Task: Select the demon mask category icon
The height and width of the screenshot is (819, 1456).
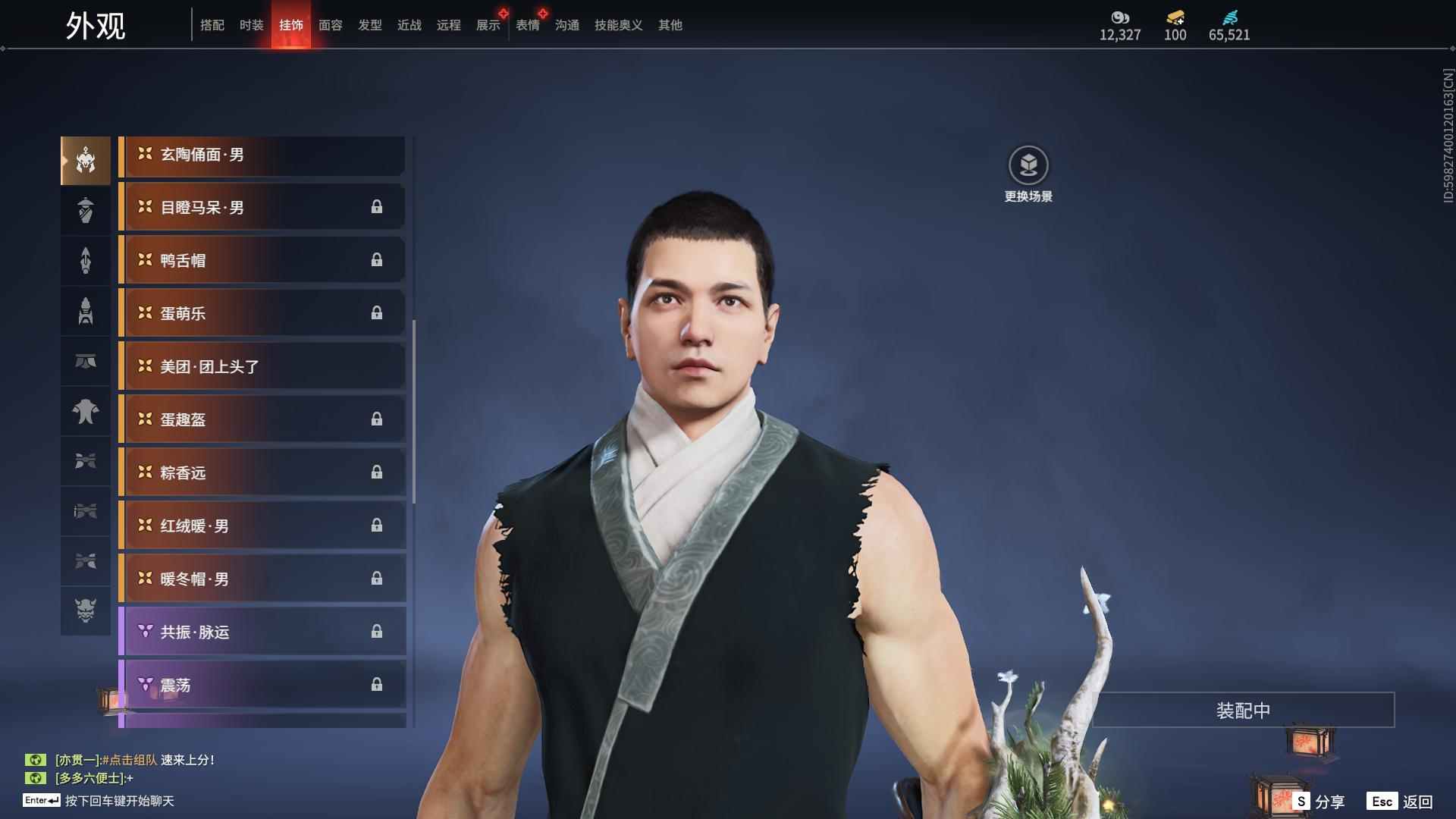Action: pyautogui.click(x=86, y=610)
